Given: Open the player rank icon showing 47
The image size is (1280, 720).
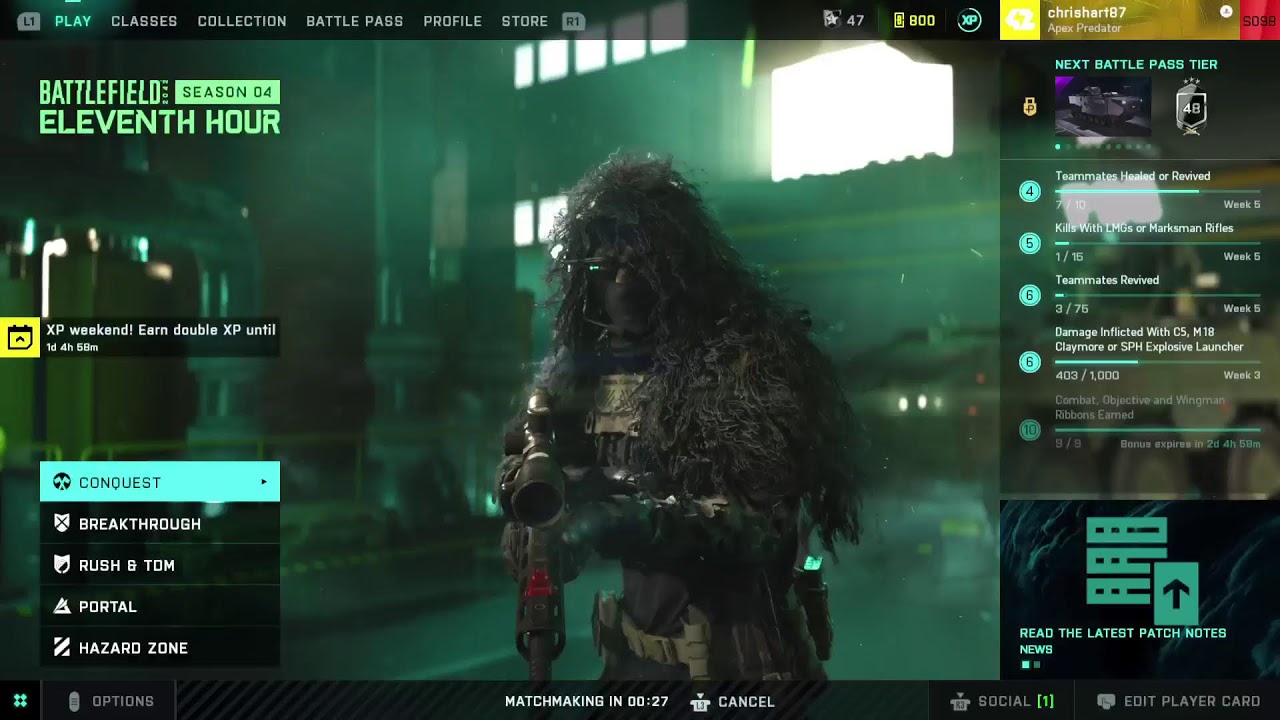Looking at the screenshot, I should point(831,19).
